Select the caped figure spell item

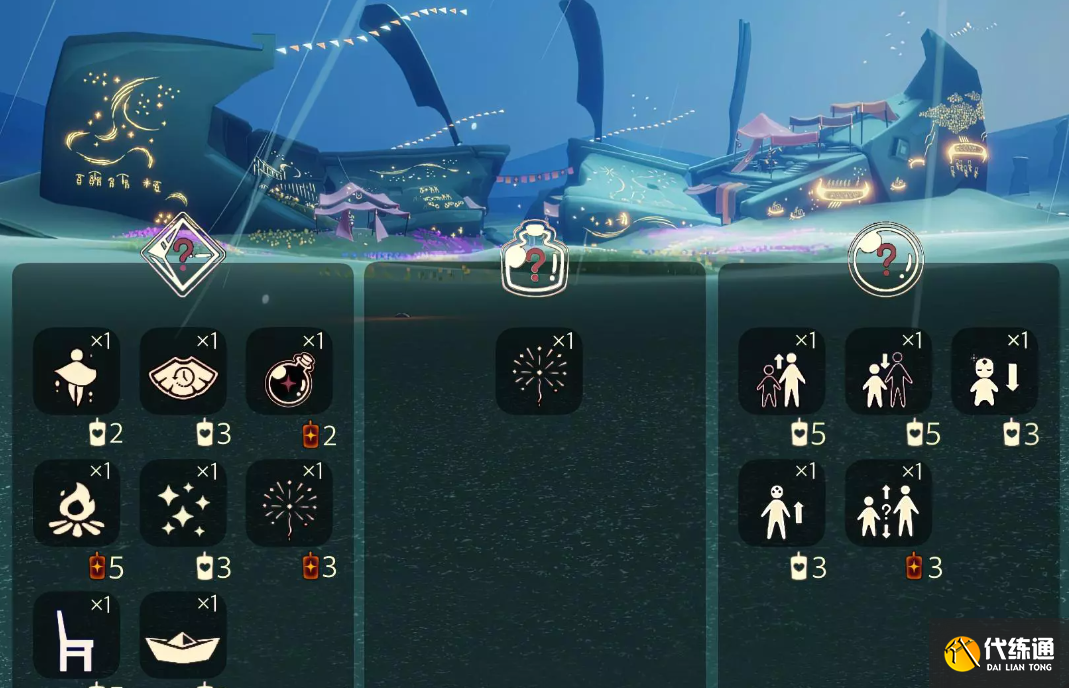click(77, 371)
